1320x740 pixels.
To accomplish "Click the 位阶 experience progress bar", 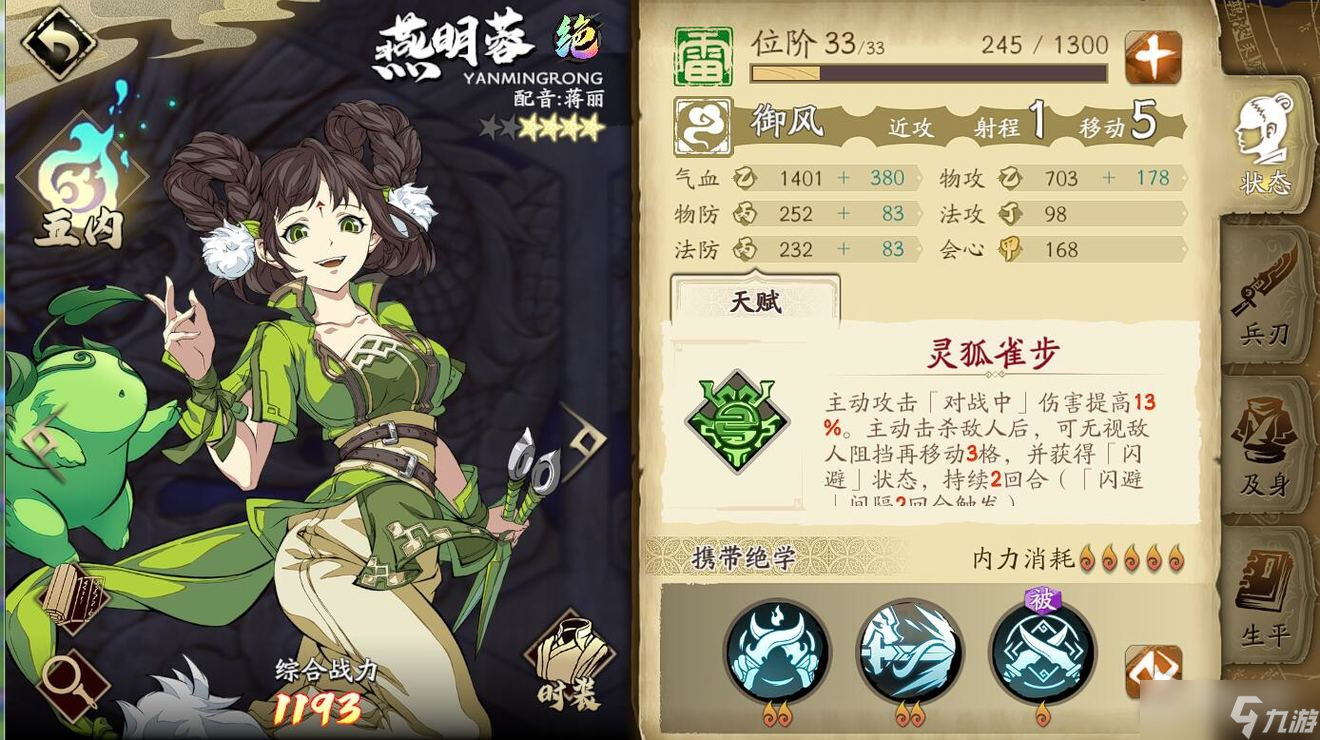I will 930,72.
